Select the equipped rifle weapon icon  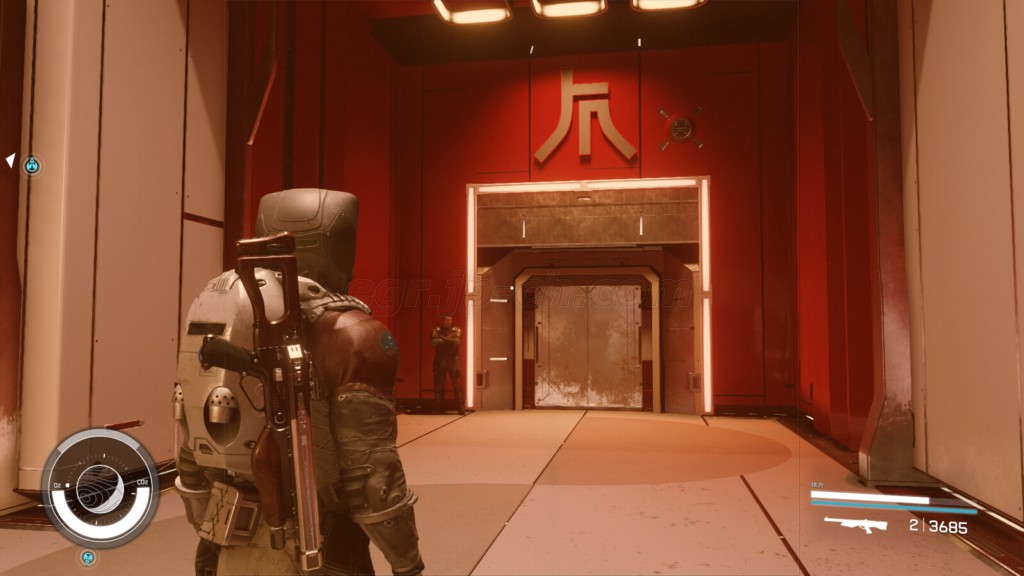click(855, 525)
